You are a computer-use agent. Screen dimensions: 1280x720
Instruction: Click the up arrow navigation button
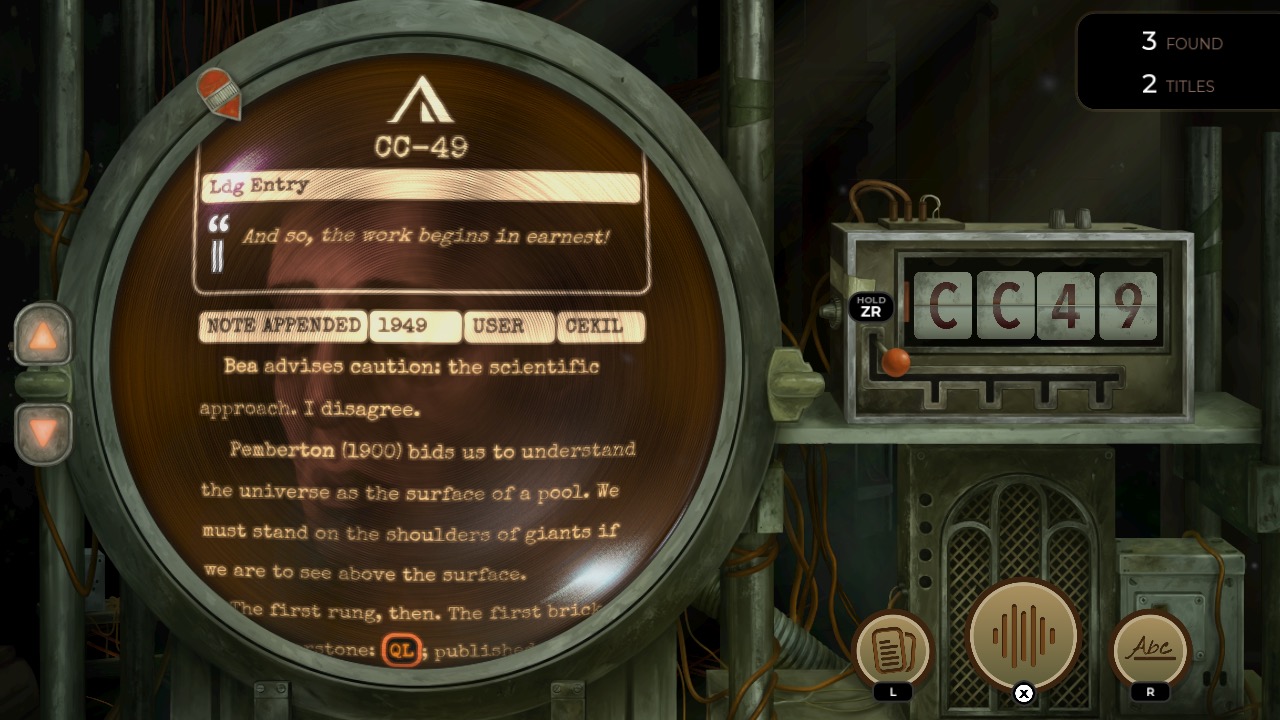[x=42, y=335]
